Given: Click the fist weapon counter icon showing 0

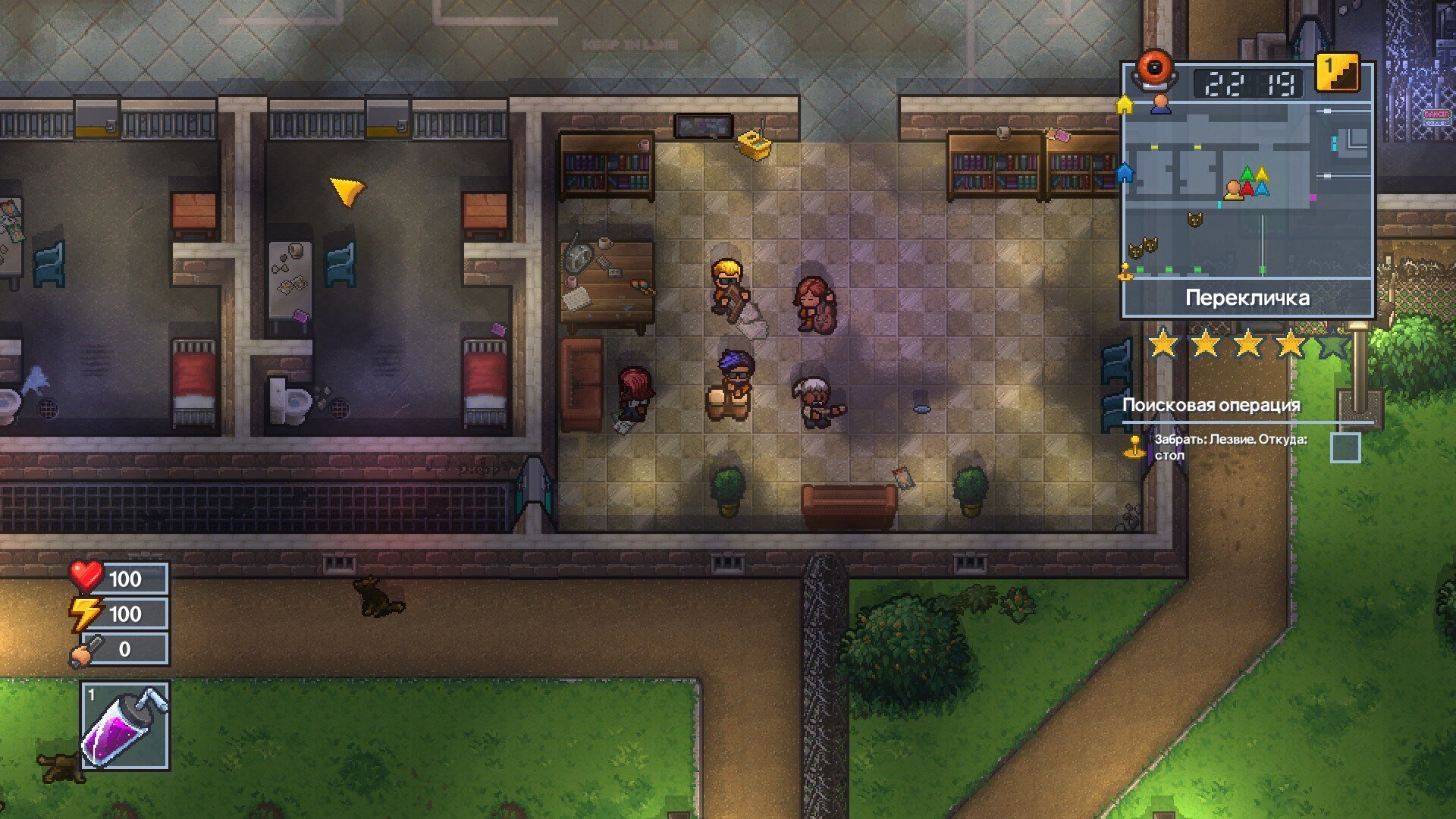Looking at the screenshot, I should click(86, 648).
